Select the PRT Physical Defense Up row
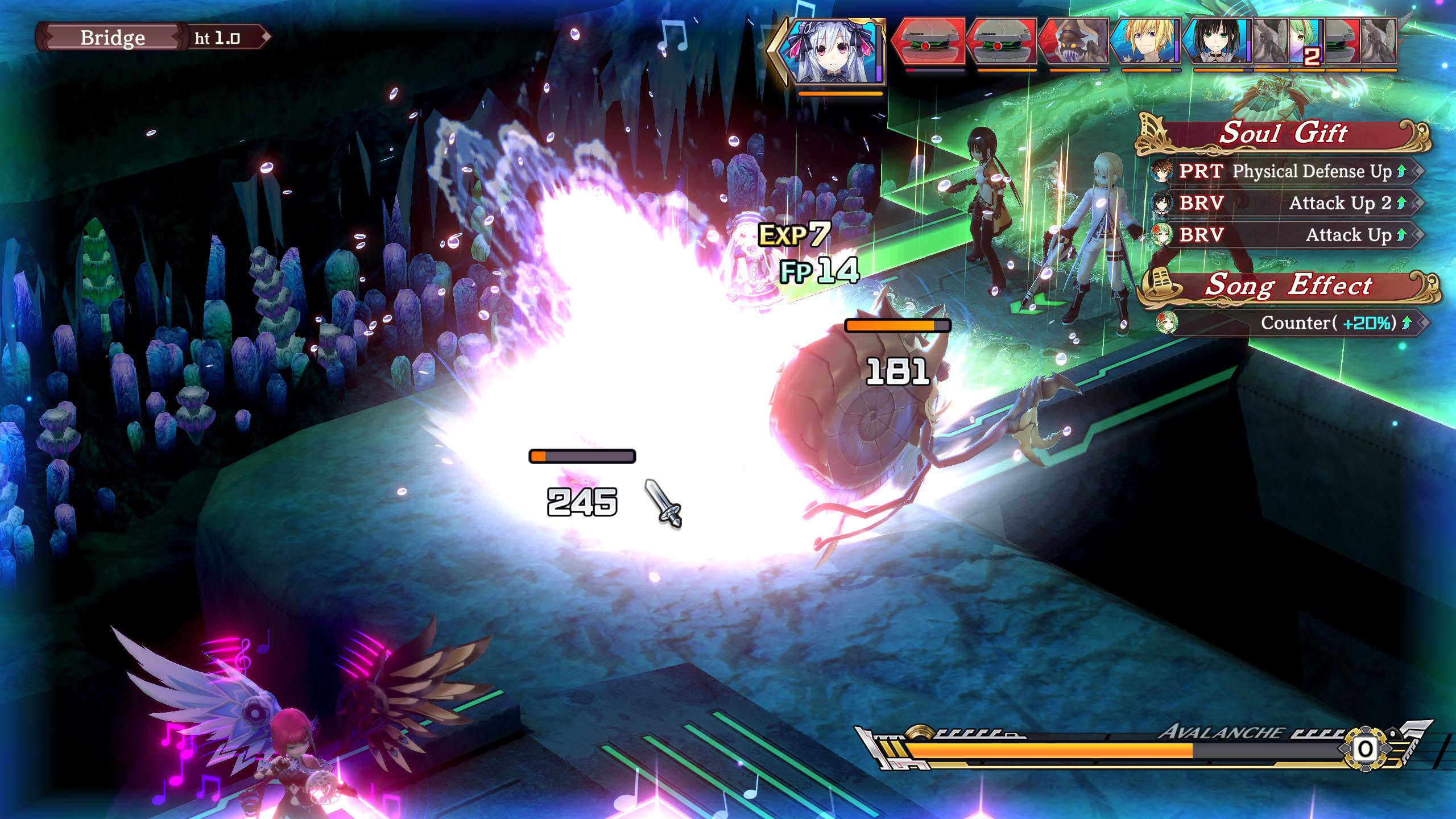The image size is (1456, 819). (1284, 171)
